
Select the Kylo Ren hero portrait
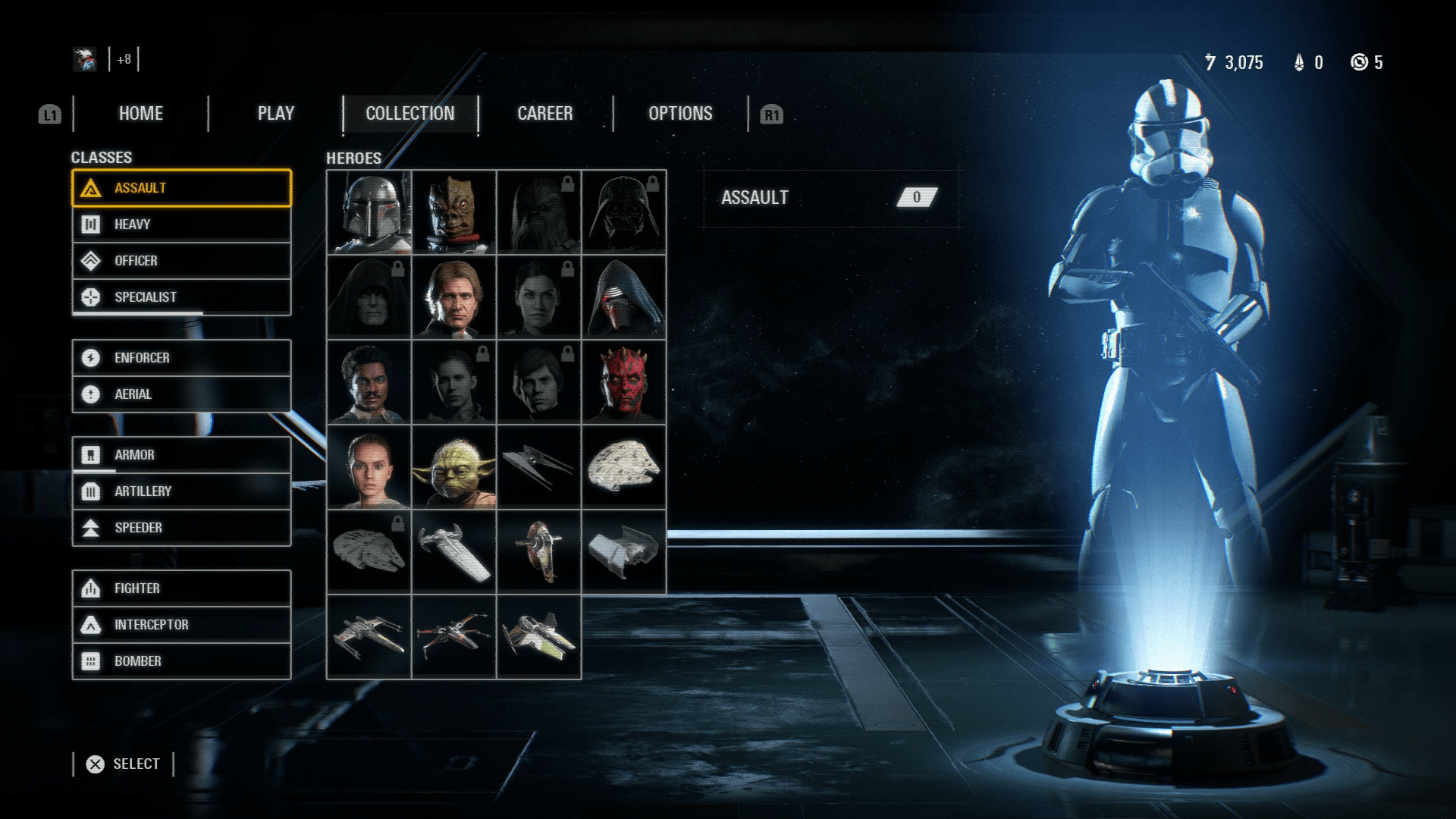[624, 297]
